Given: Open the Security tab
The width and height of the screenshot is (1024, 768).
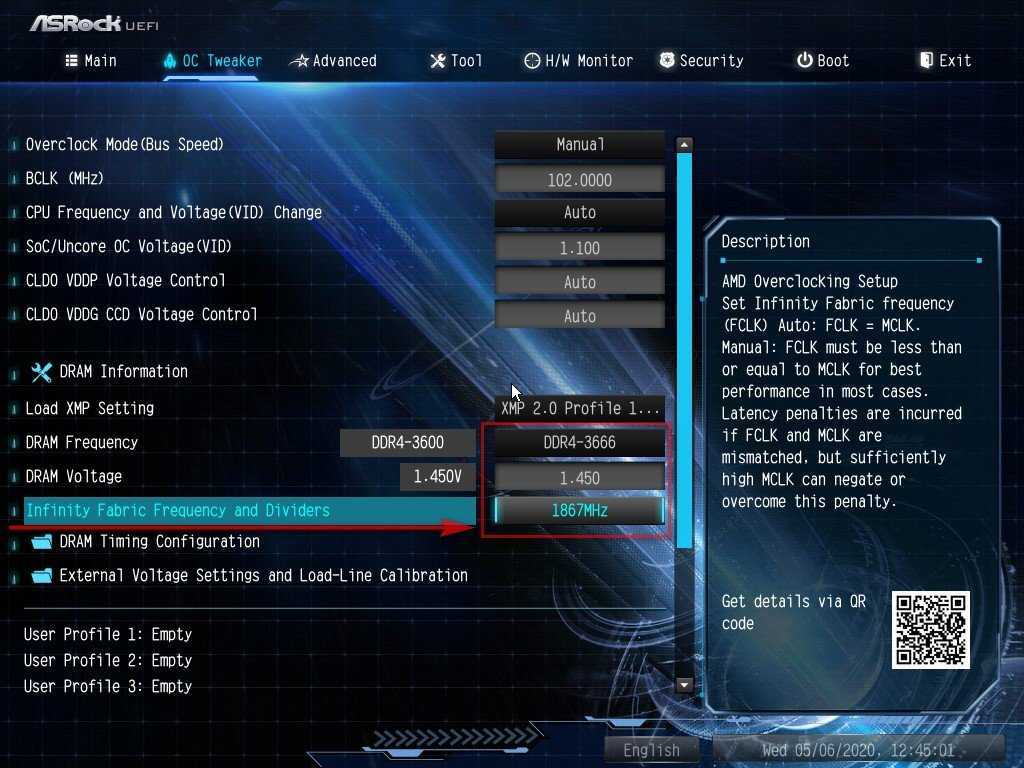Looking at the screenshot, I should coord(700,61).
